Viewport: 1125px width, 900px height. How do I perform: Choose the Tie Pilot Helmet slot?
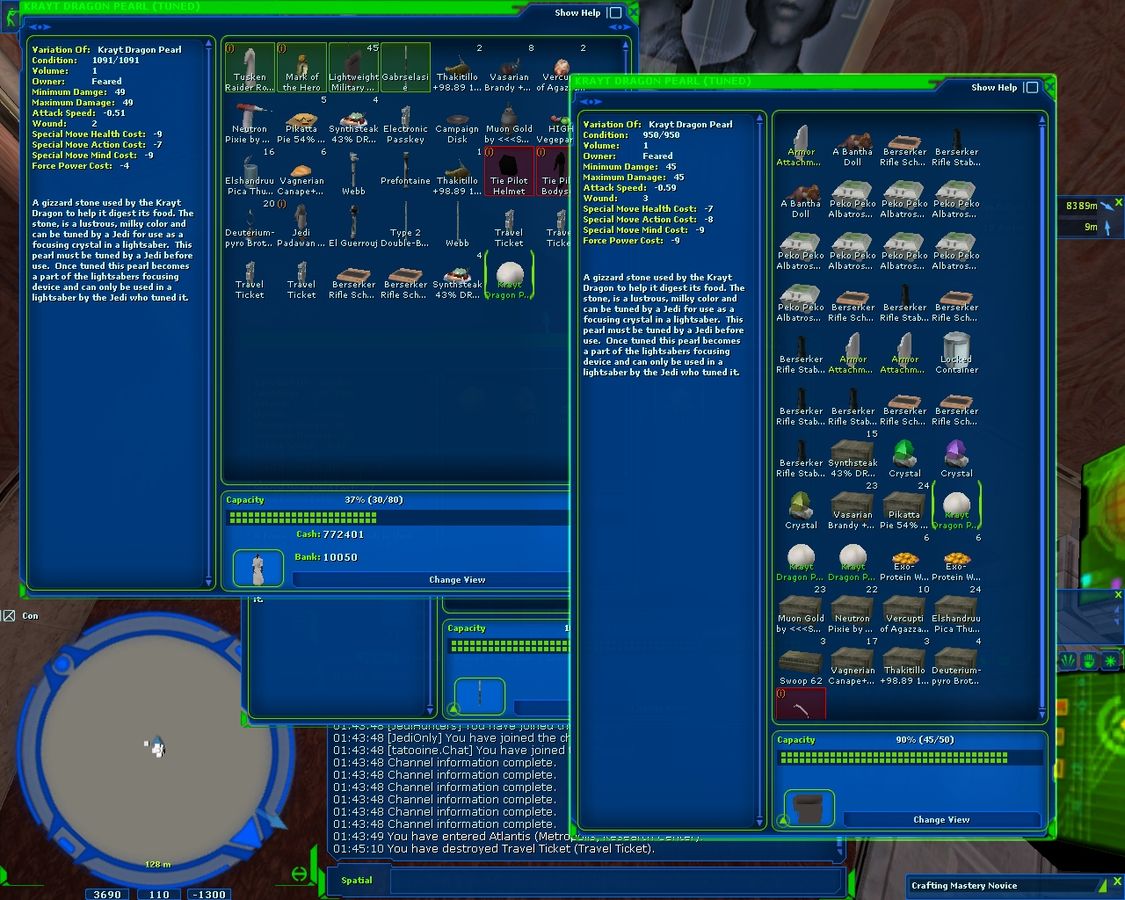tap(509, 170)
